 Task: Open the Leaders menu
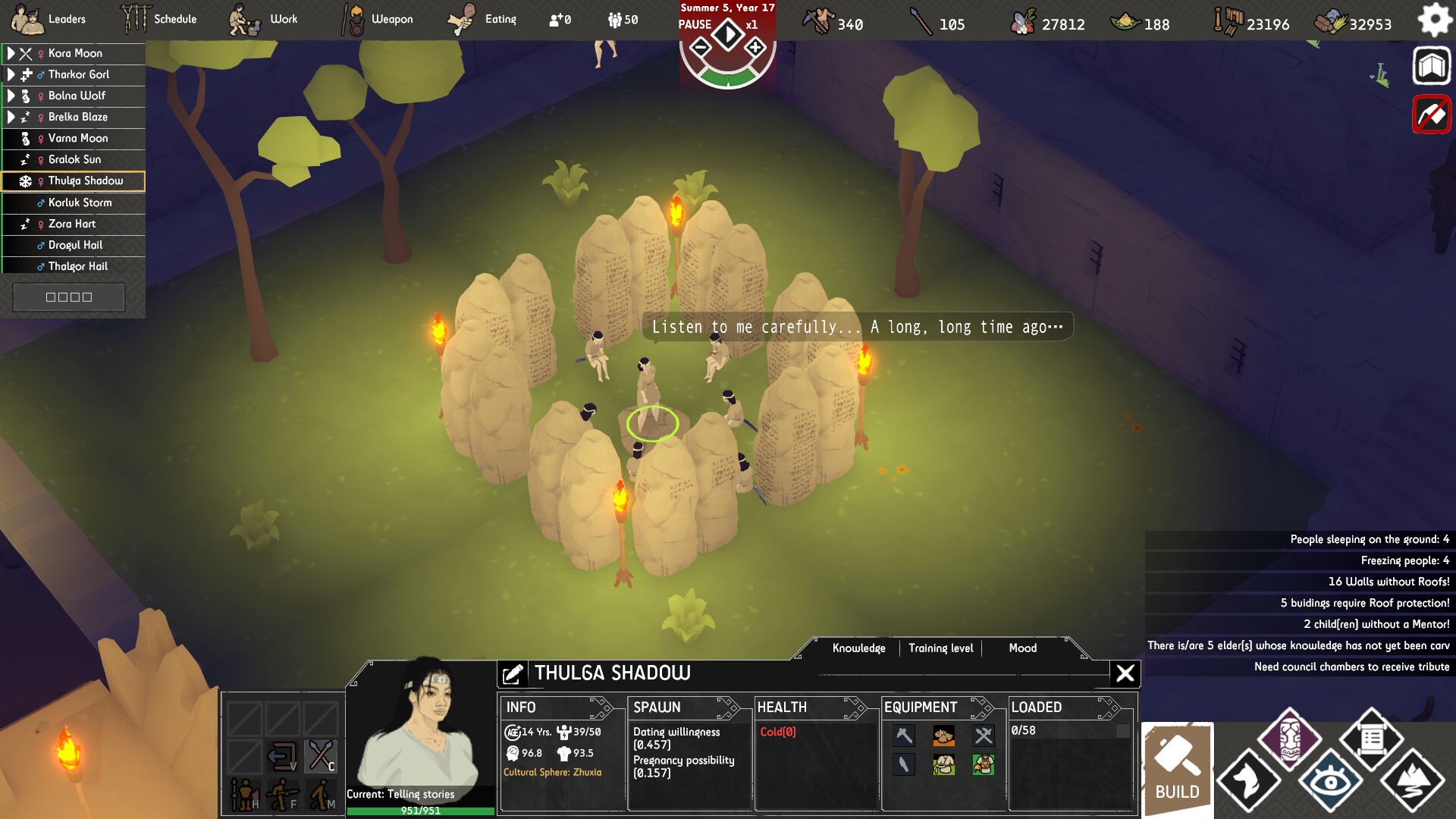point(50,19)
